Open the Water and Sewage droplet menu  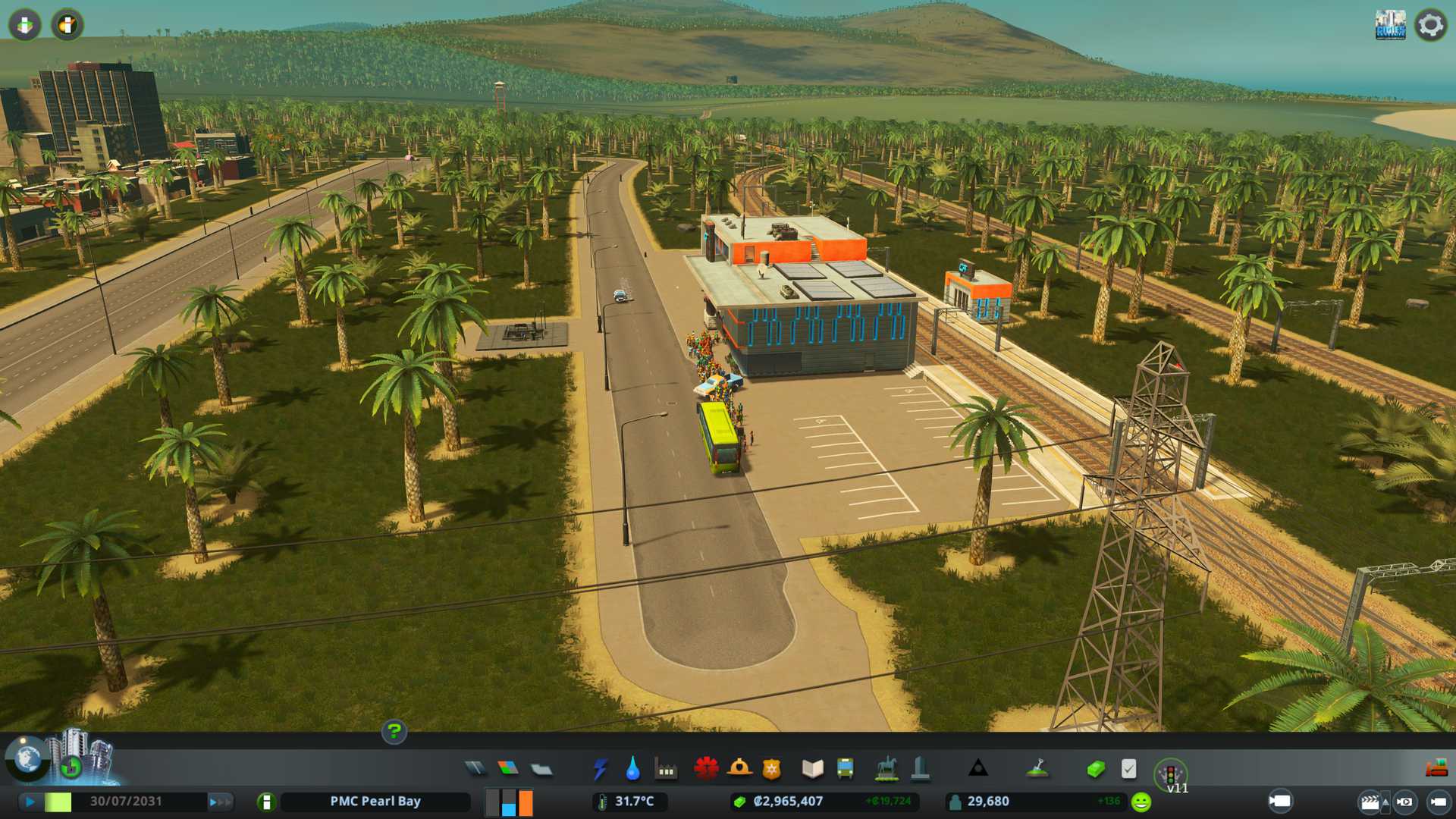[x=632, y=769]
